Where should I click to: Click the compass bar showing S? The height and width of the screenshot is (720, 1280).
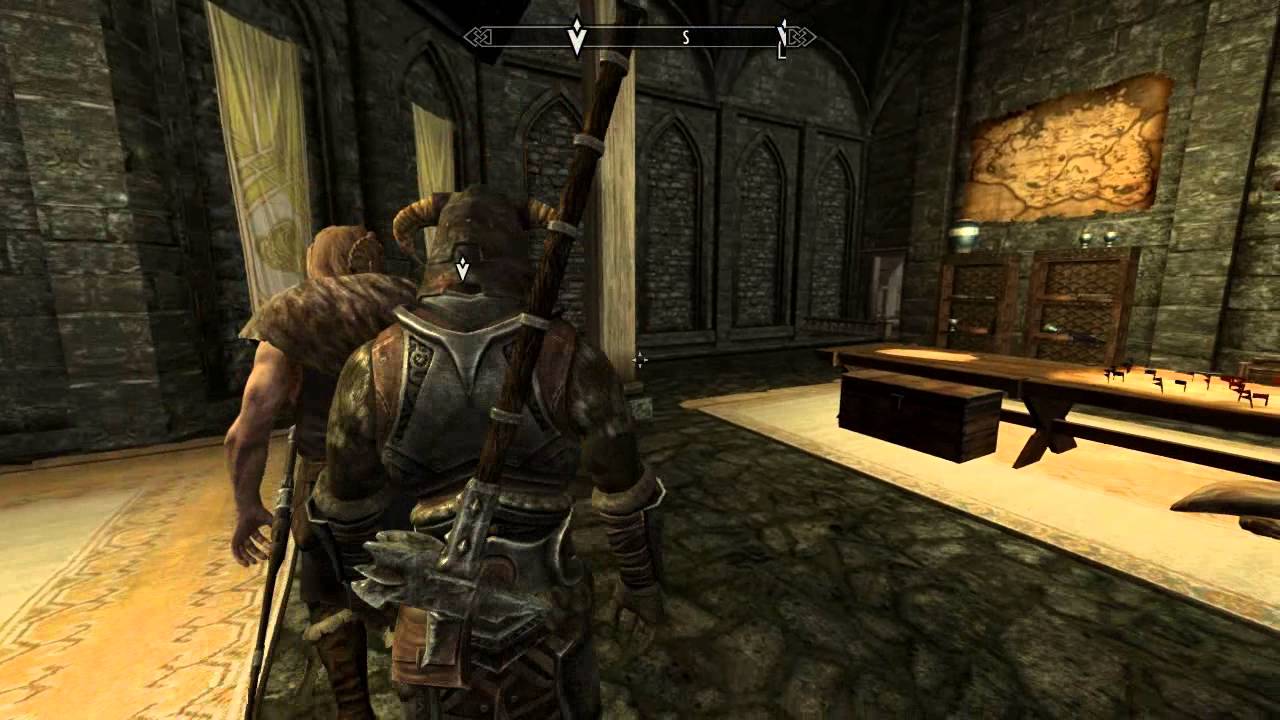click(640, 38)
